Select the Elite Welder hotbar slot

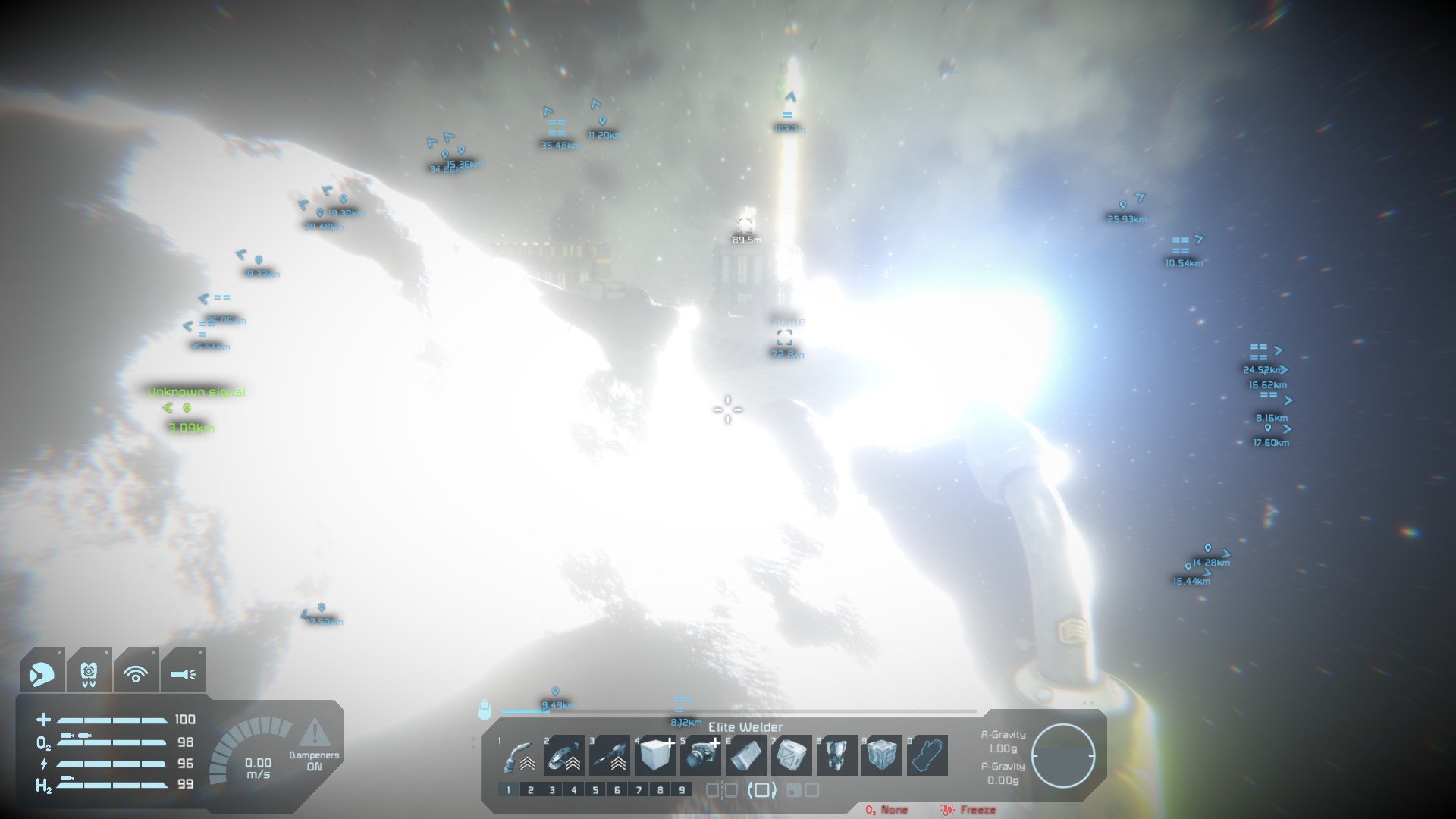[519, 755]
